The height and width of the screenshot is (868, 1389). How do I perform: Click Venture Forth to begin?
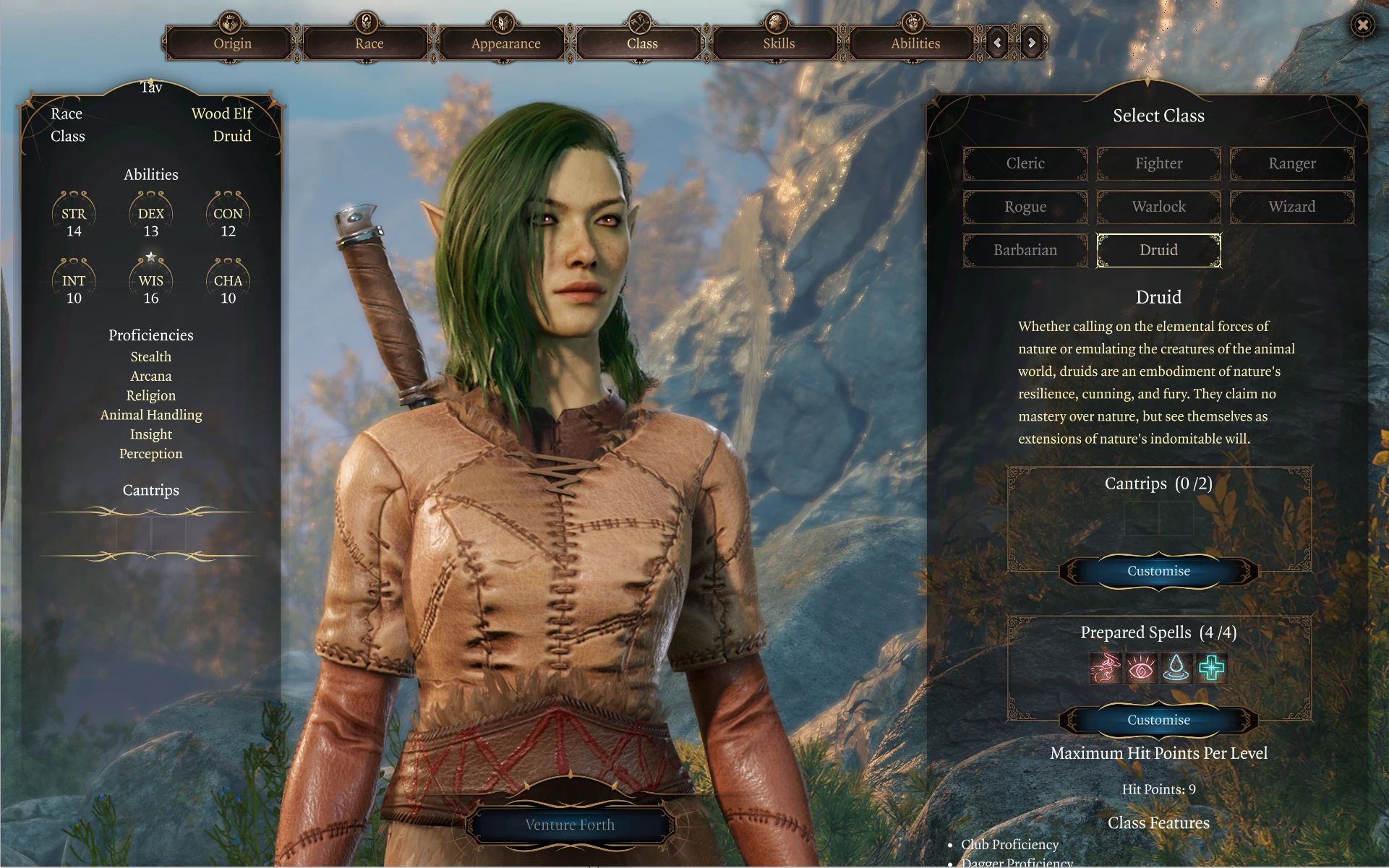click(x=570, y=825)
